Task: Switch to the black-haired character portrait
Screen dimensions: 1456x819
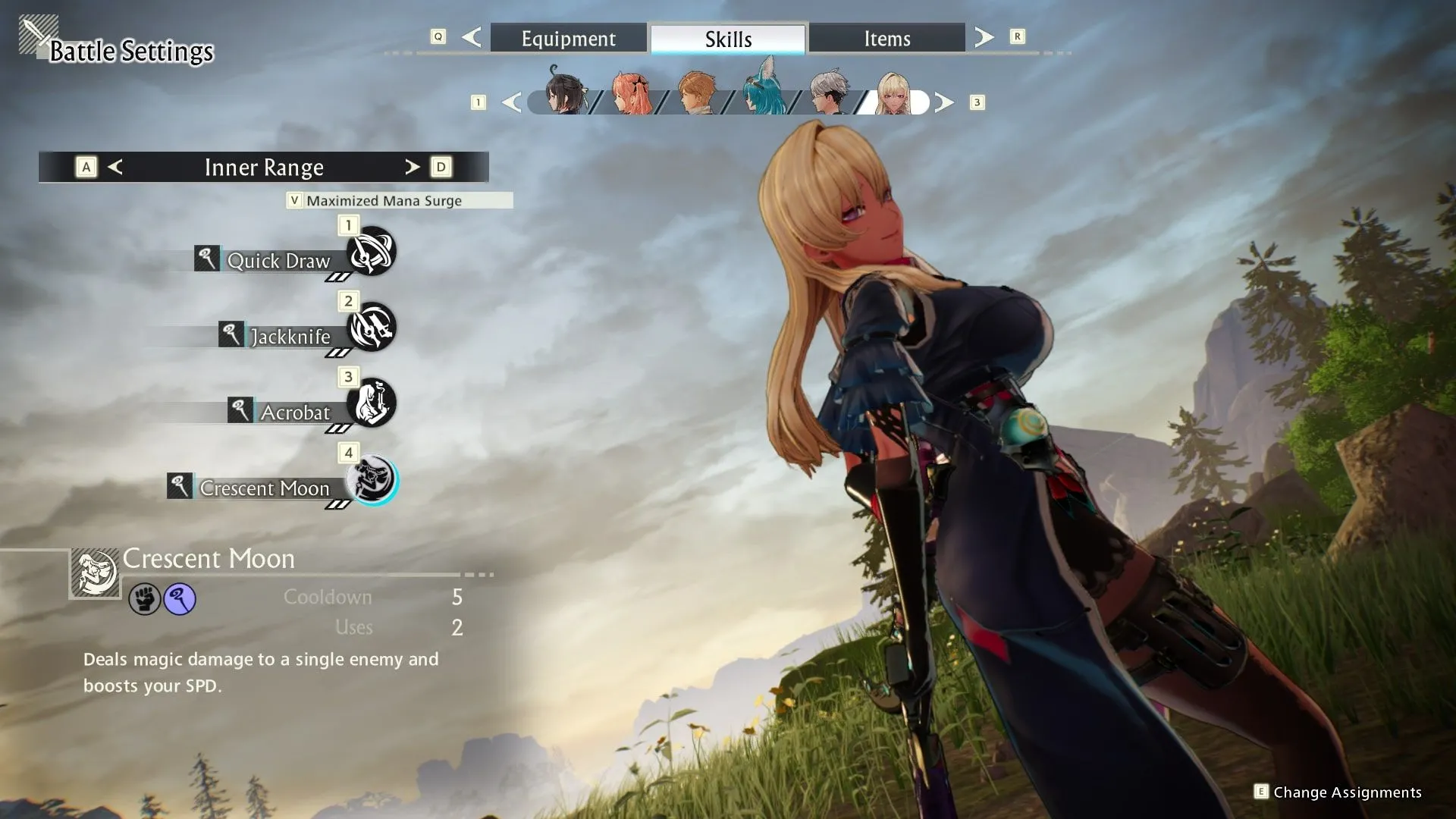Action: point(565,93)
